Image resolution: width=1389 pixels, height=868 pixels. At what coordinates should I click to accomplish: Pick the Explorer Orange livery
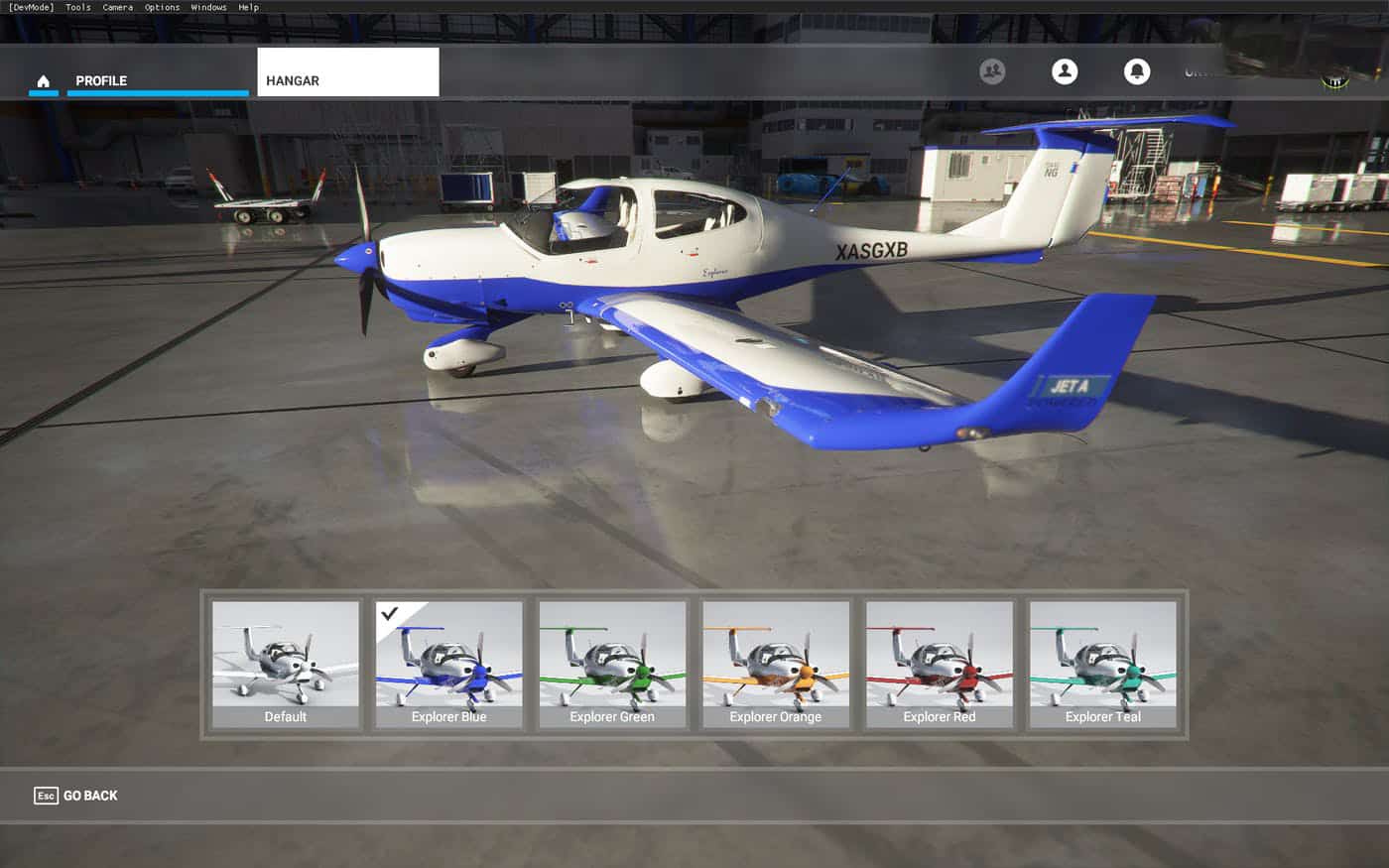pos(776,664)
